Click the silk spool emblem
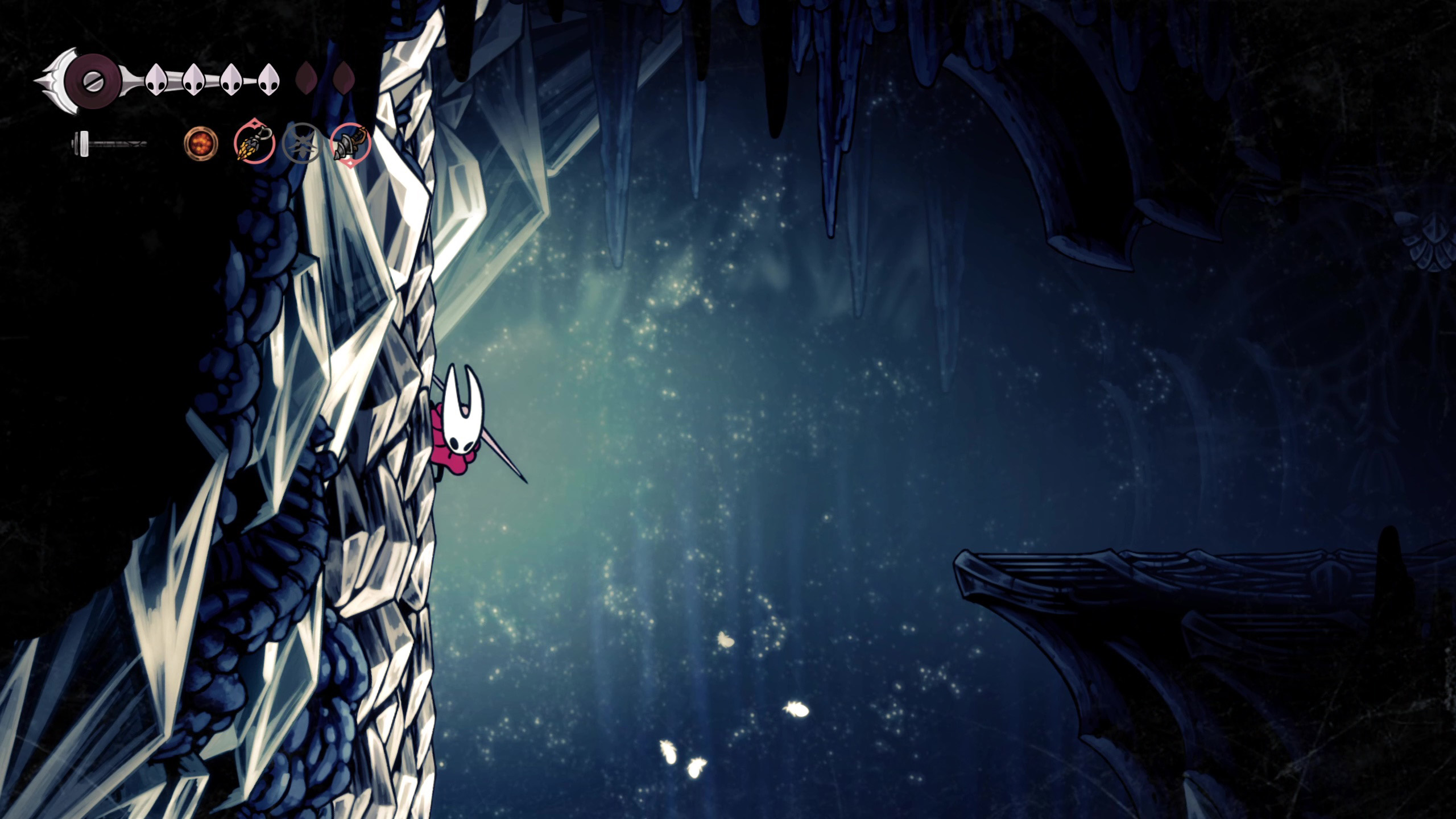 tap(91, 80)
